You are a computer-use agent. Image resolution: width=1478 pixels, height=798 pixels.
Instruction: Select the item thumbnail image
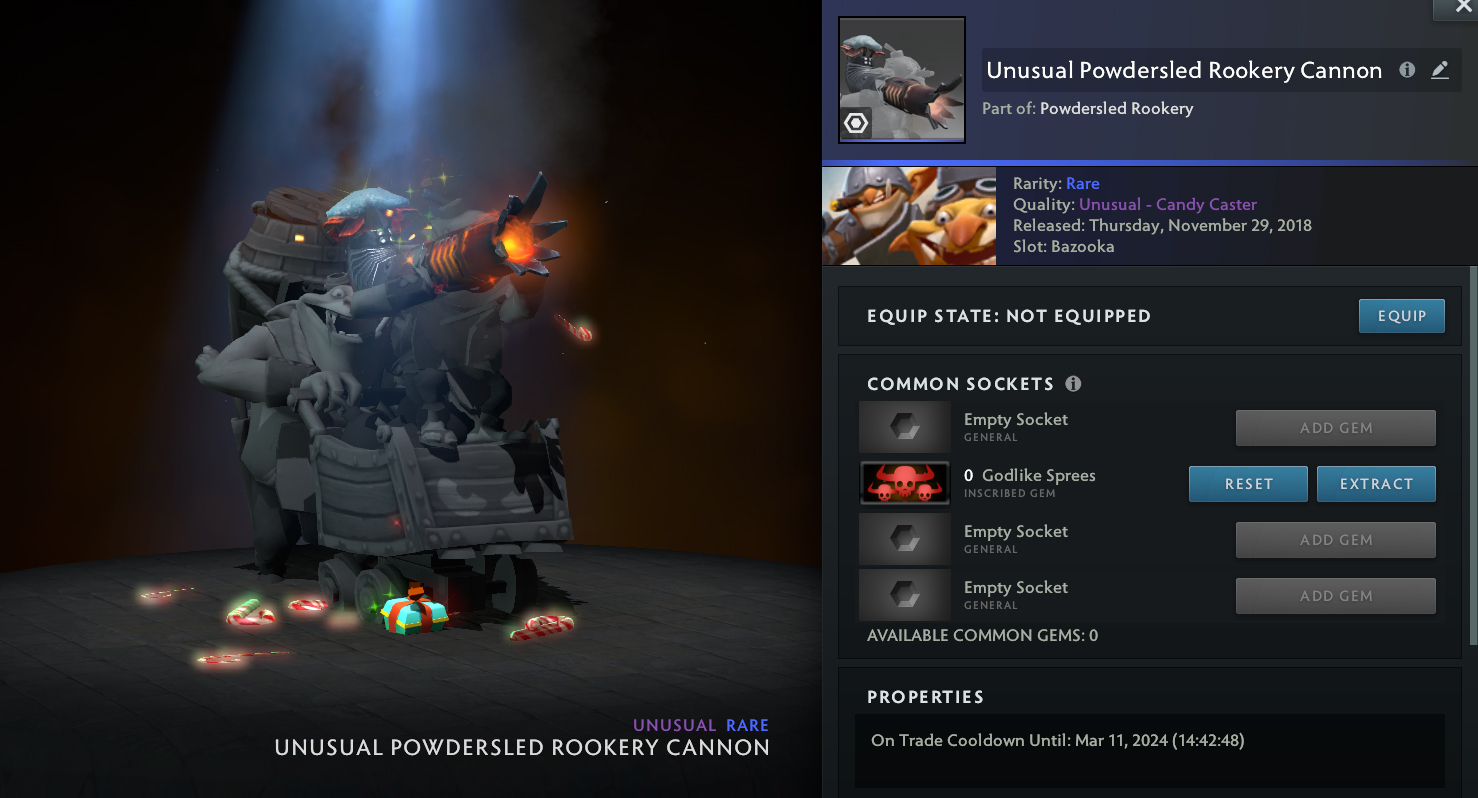(x=901, y=80)
